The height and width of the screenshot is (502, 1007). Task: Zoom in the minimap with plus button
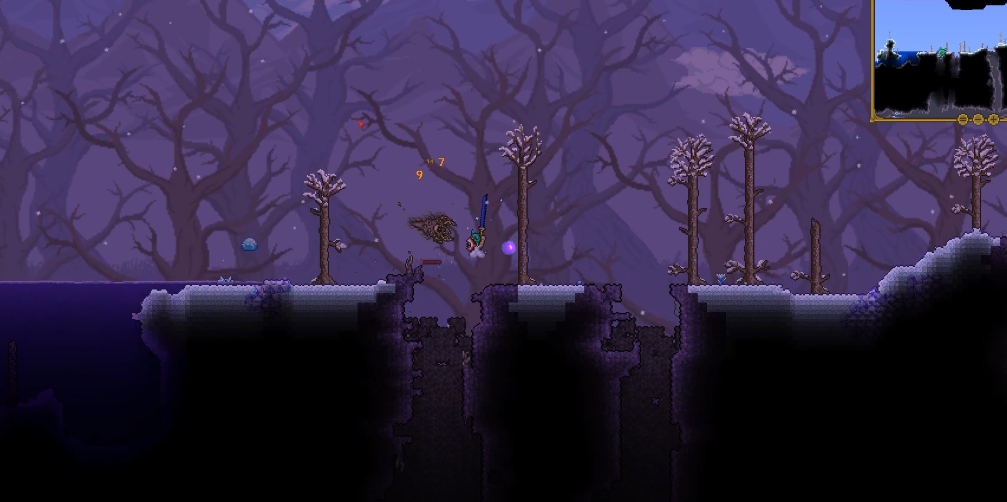pyautogui.click(x=993, y=119)
